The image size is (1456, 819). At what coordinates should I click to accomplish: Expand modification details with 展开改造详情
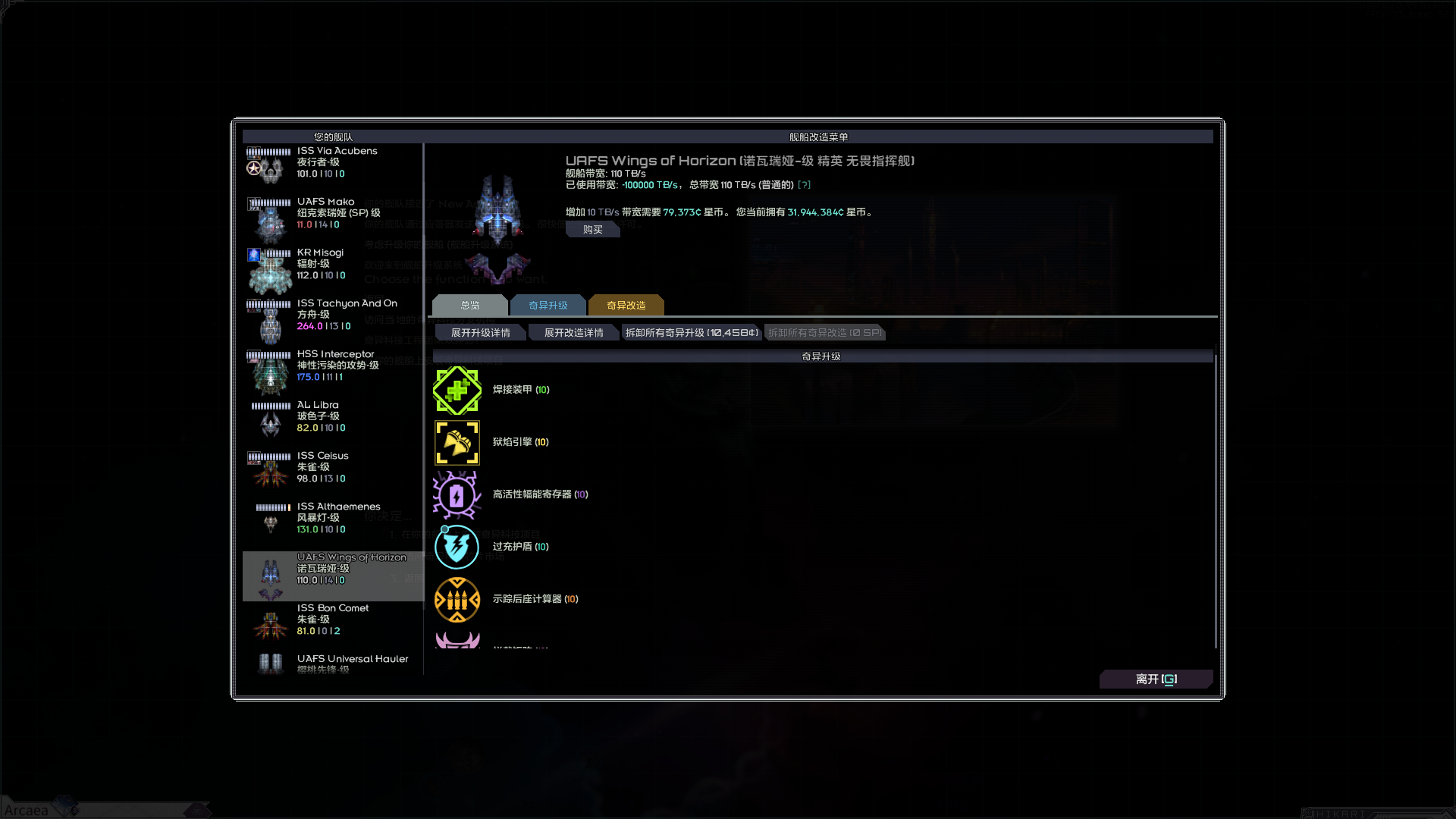click(573, 333)
